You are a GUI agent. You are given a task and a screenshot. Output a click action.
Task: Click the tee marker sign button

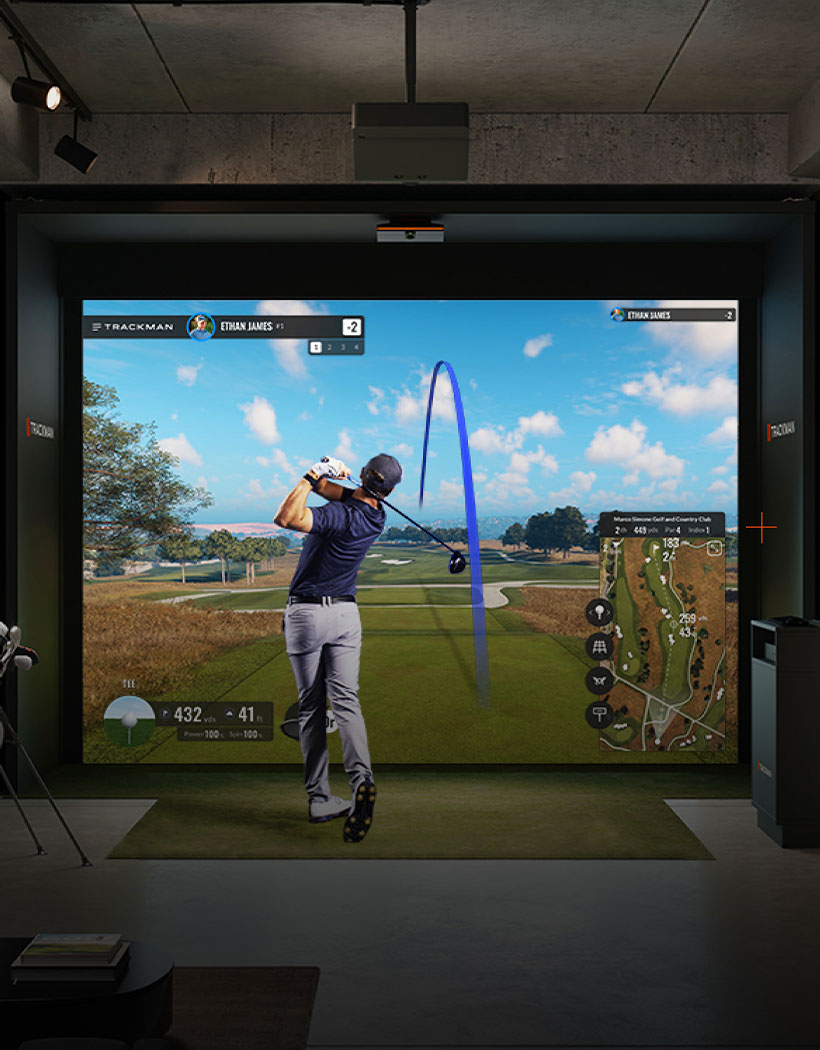[x=599, y=714]
